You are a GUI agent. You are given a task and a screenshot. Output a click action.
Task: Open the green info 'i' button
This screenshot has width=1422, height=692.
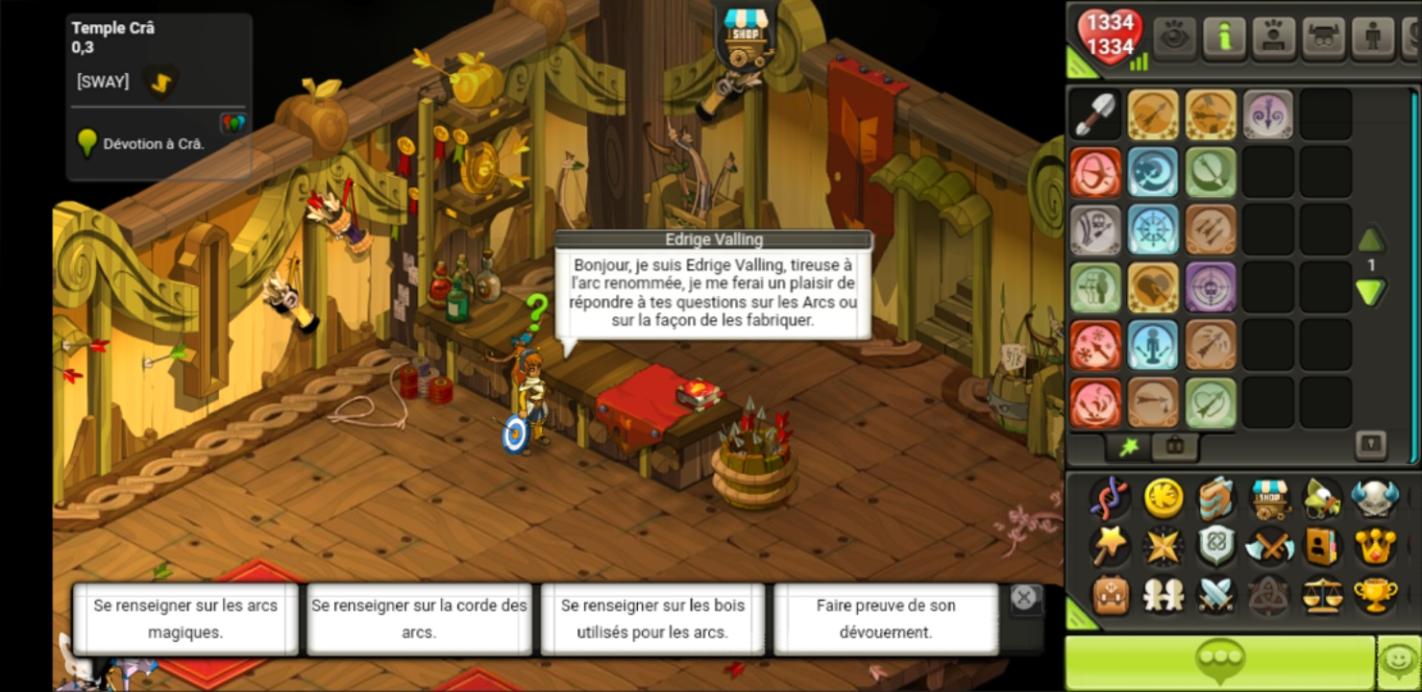point(1223,38)
